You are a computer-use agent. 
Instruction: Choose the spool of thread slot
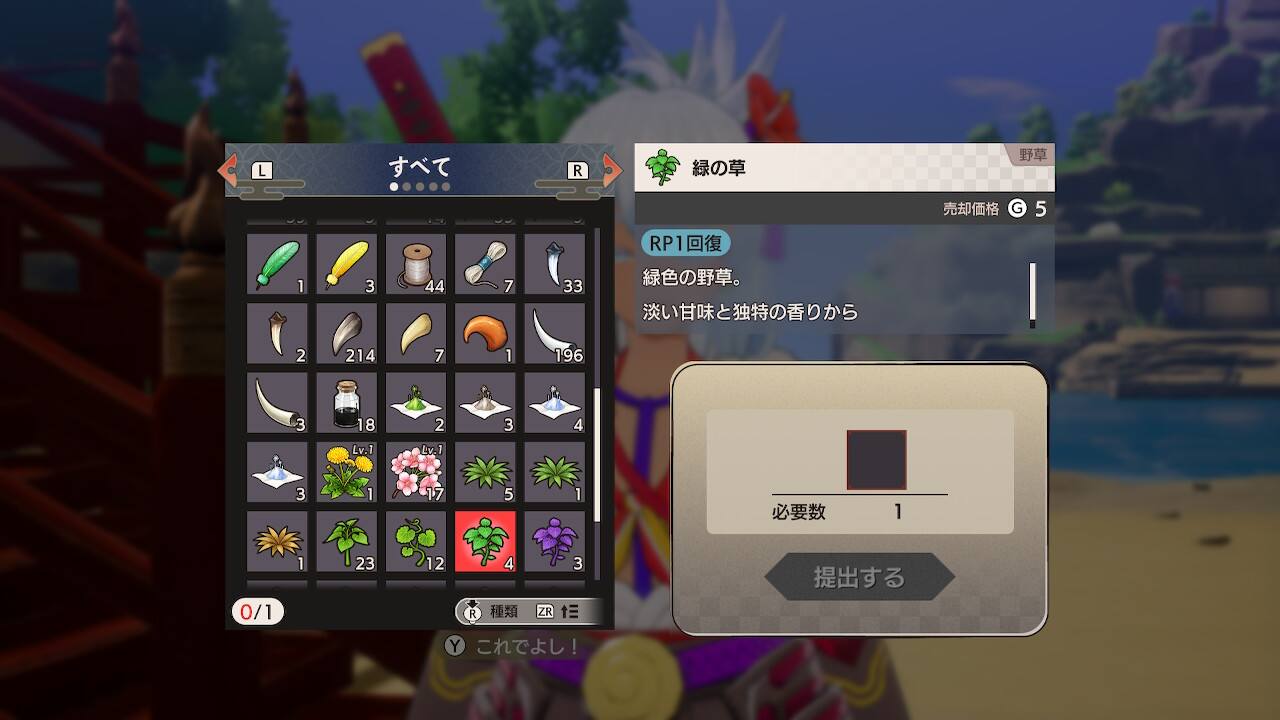(x=416, y=264)
